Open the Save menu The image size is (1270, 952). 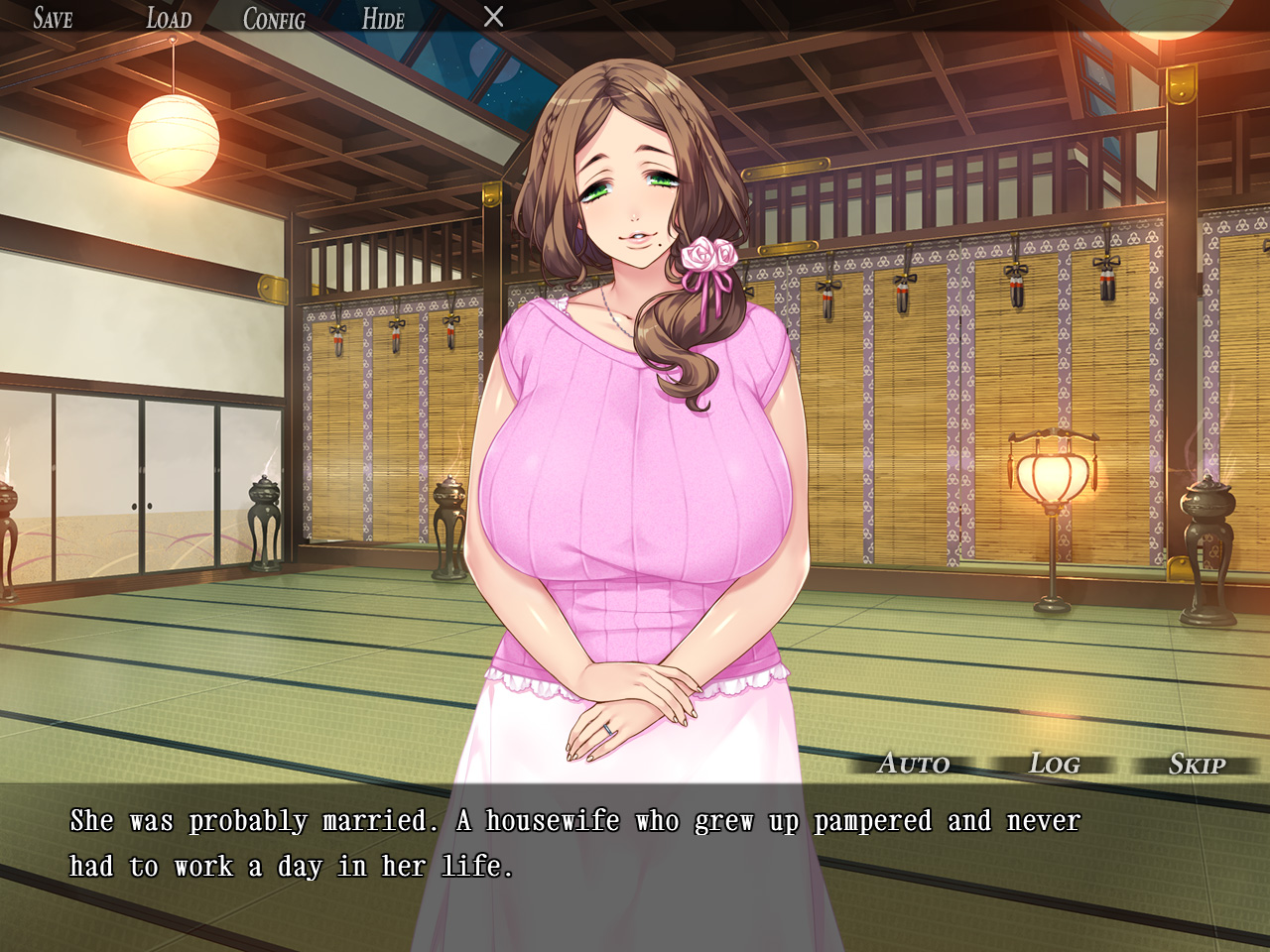[53, 18]
